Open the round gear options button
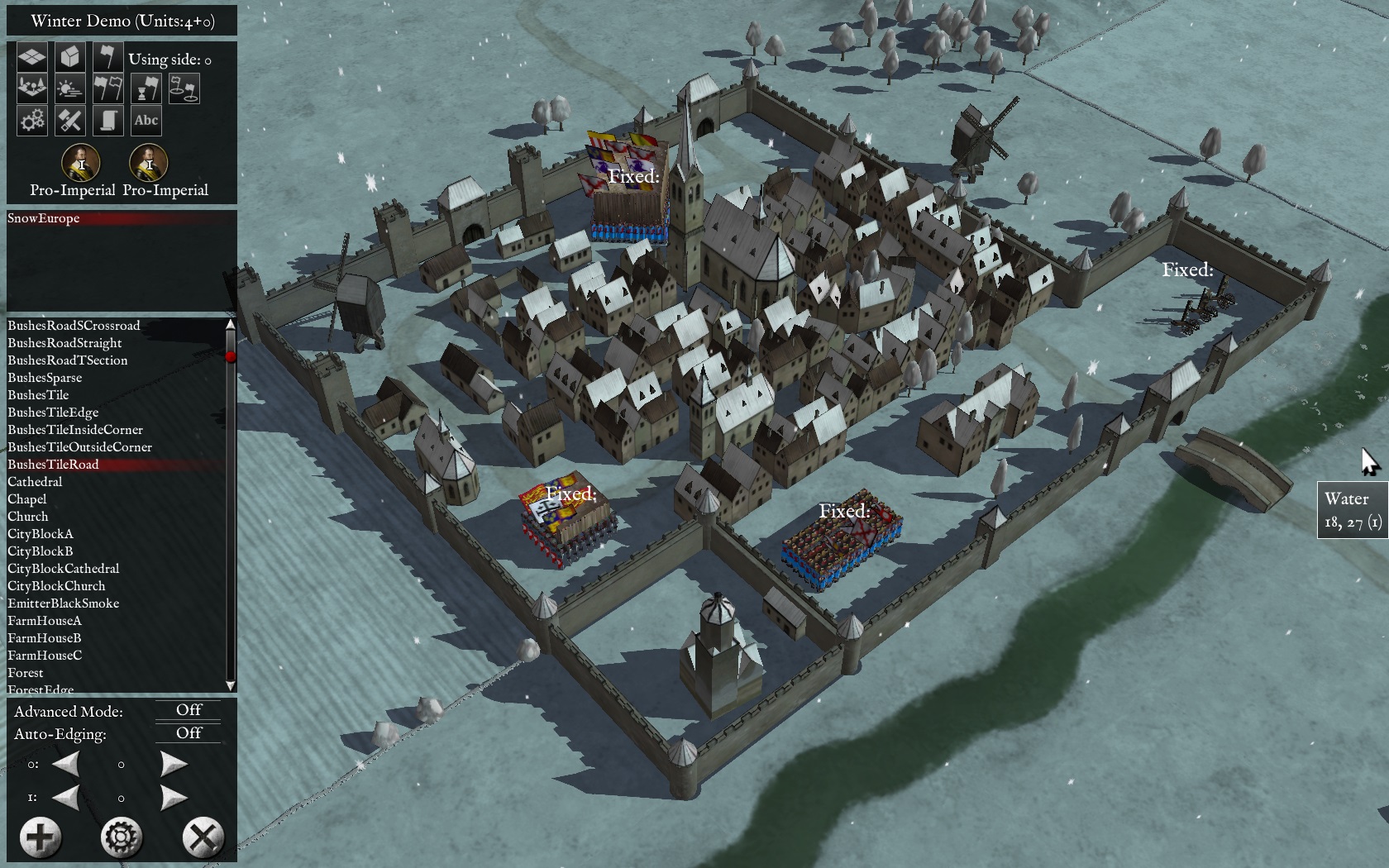The image size is (1389, 868). [122, 837]
